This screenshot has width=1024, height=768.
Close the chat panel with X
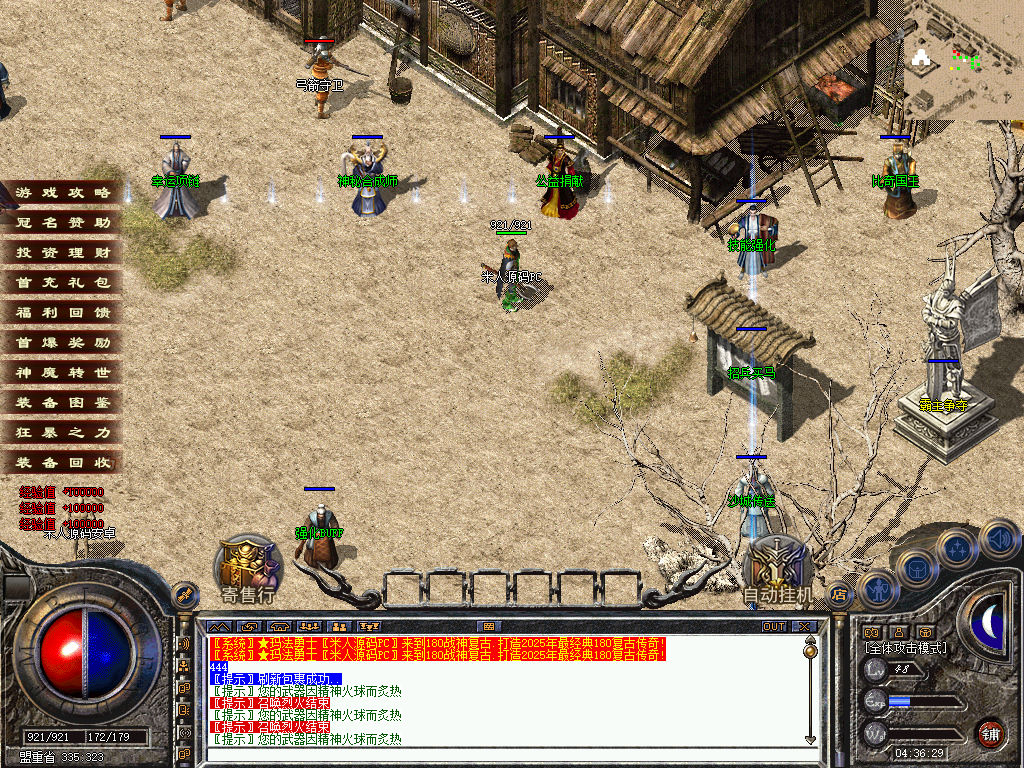[x=805, y=627]
